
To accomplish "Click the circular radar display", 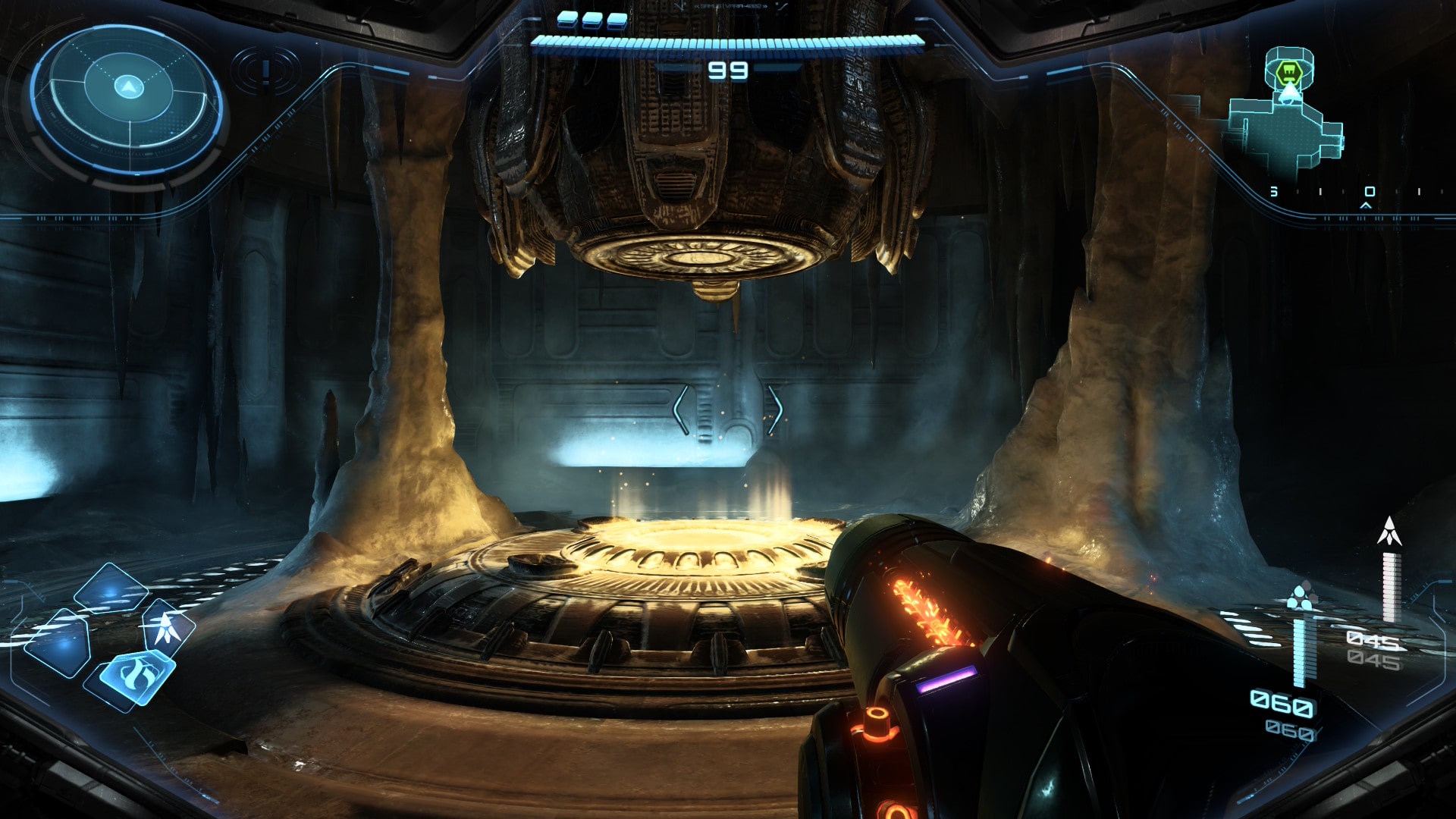I will [x=127, y=99].
